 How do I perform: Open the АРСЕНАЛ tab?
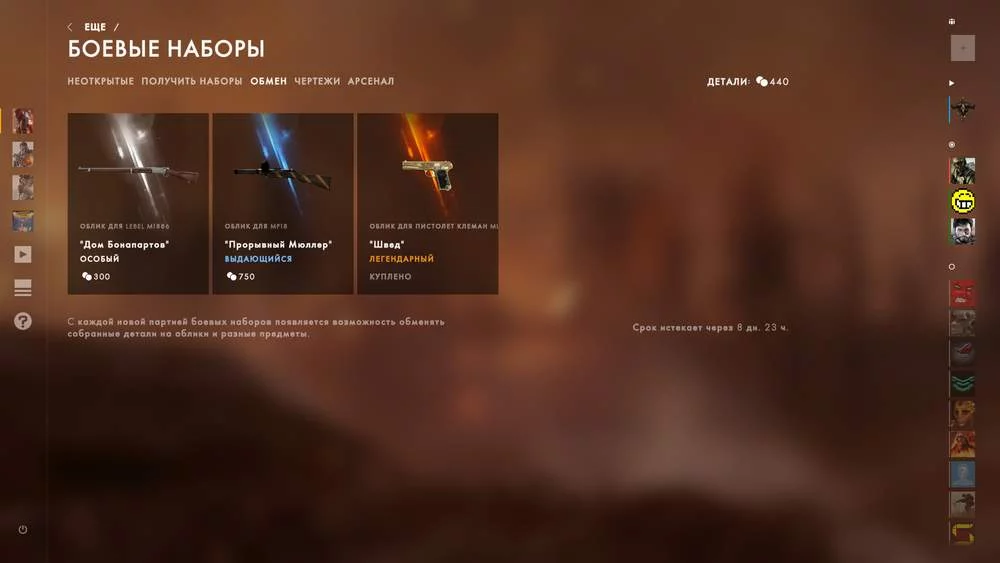pyautogui.click(x=371, y=81)
